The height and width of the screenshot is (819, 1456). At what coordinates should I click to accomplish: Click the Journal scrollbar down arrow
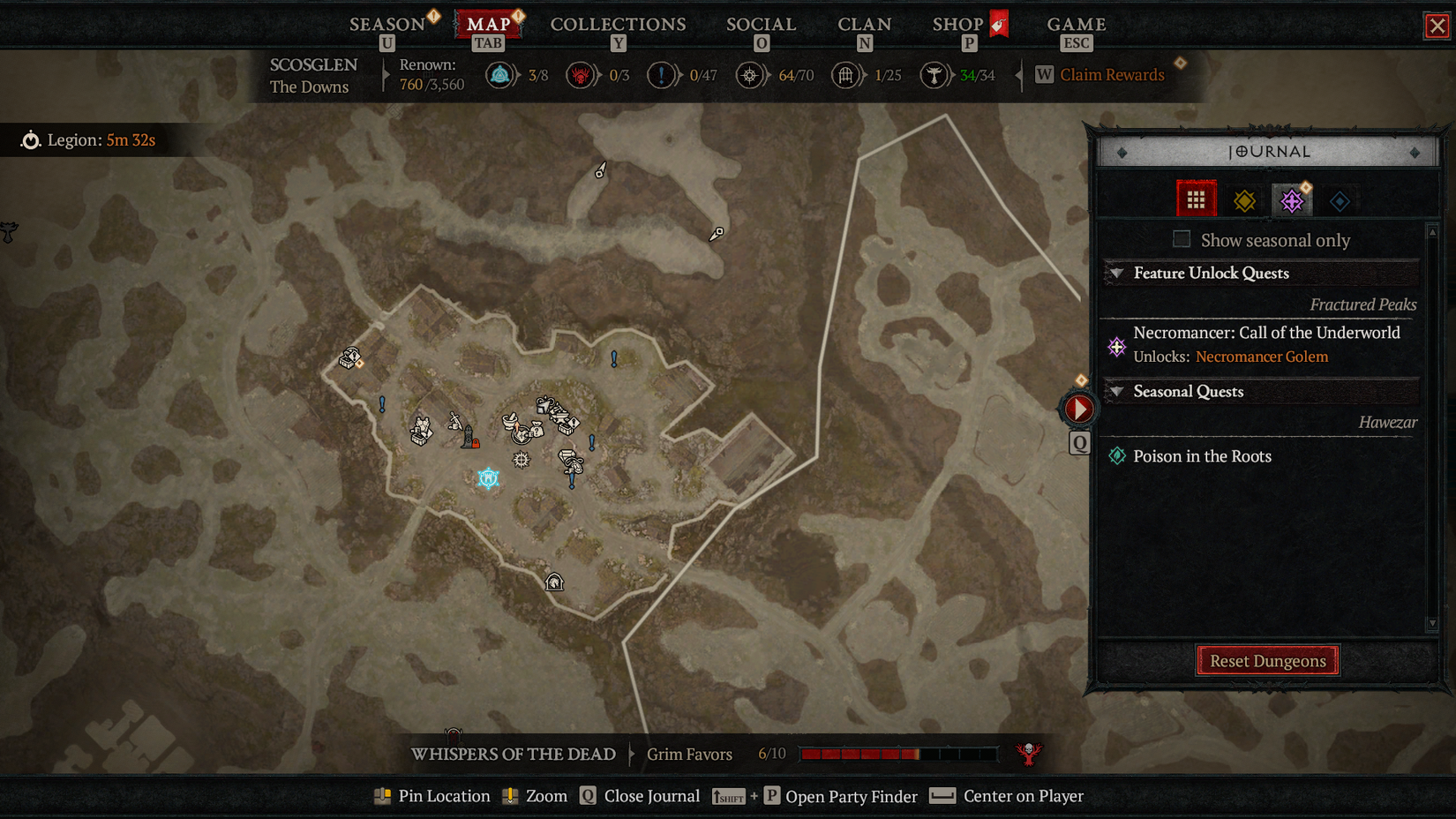[x=1430, y=624]
